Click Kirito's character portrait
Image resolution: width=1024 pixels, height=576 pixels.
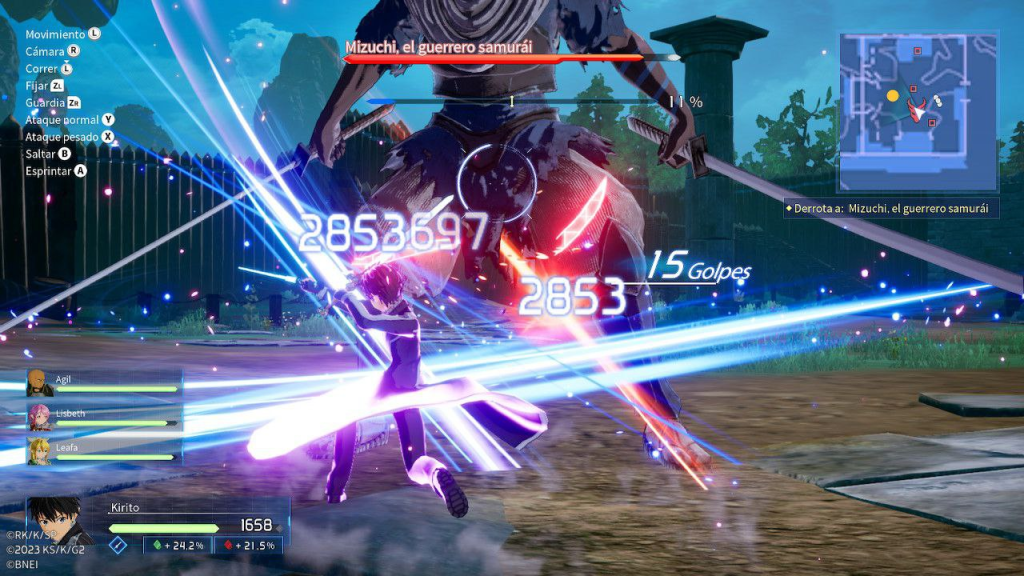[x=58, y=521]
